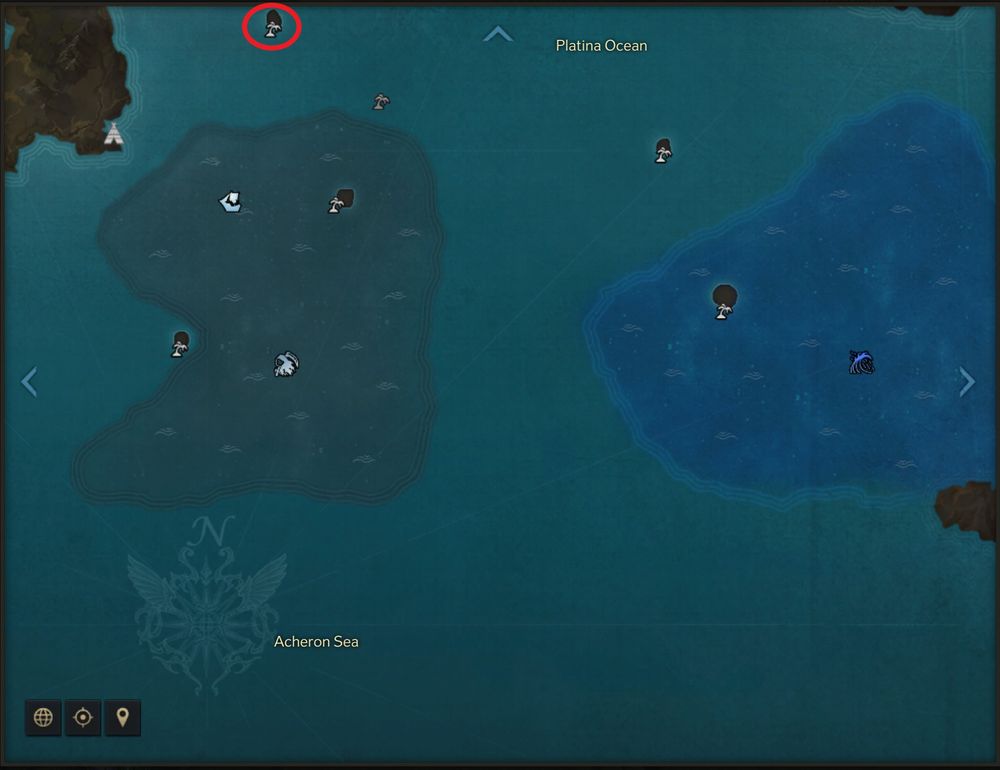Toggle the map pin marker button
Screen dimensions: 1000x770
click(x=122, y=717)
